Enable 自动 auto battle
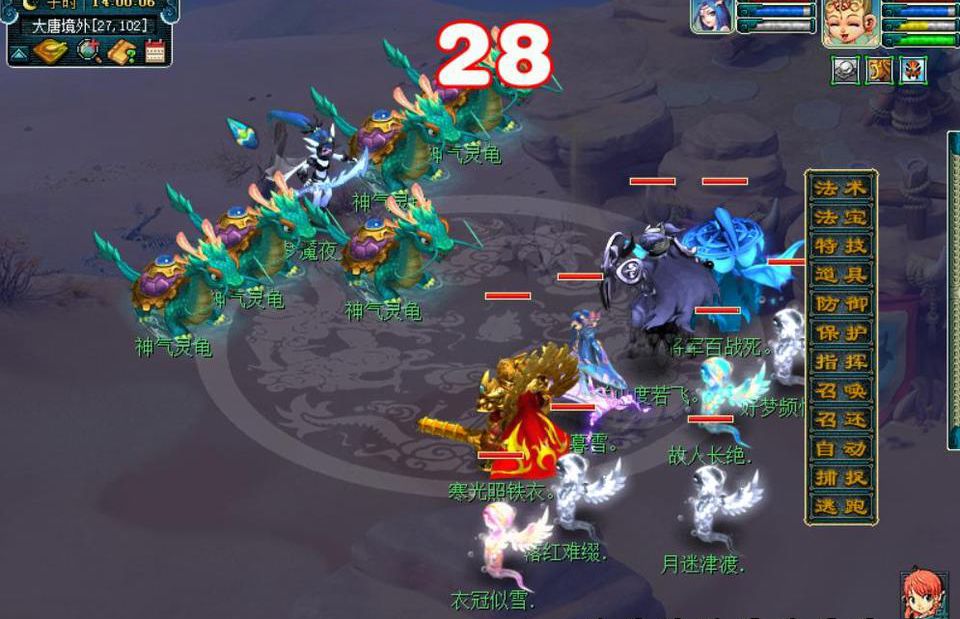The height and width of the screenshot is (619, 960). point(841,449)
